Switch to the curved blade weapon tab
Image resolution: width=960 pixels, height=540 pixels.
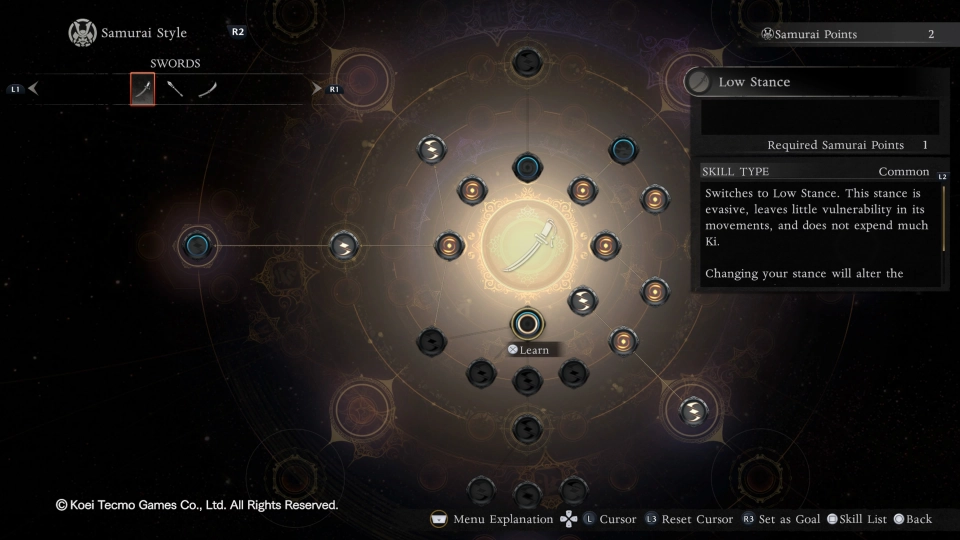[x=207, y=89]
